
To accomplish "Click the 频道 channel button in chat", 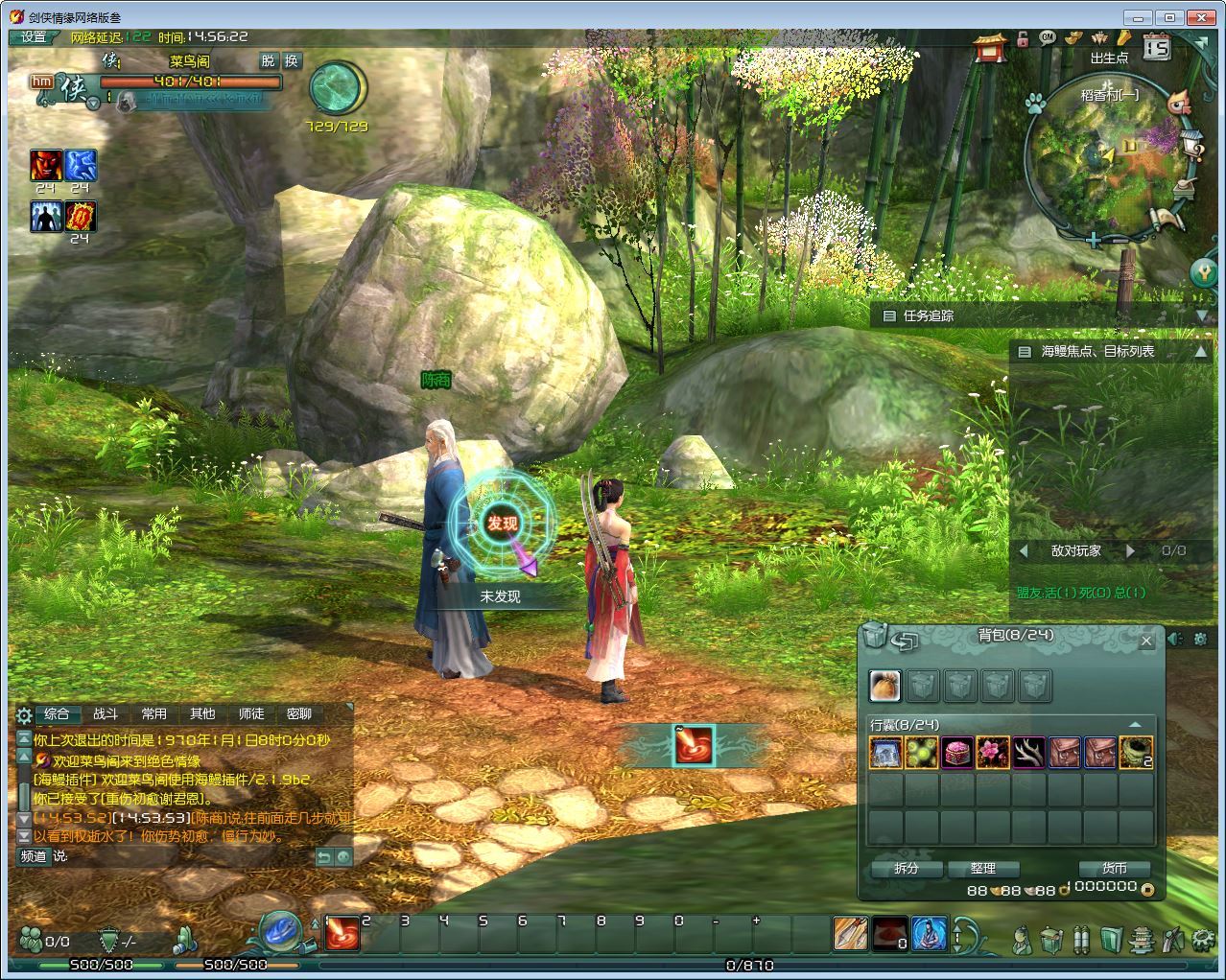I will tap(34, 856).
